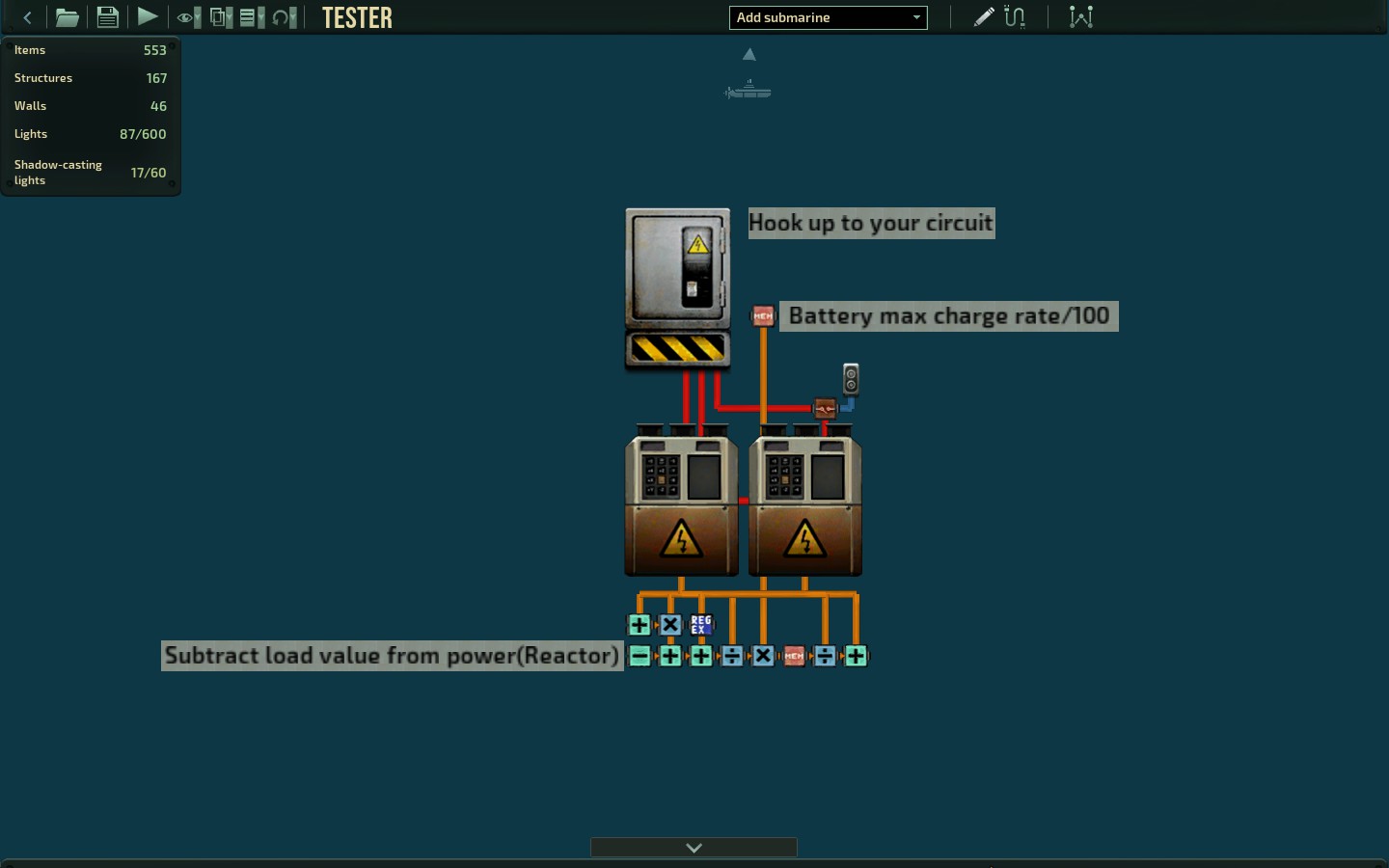Switch to wiring mode
Screen dimensions: 1389x868
click(1015, 16)
